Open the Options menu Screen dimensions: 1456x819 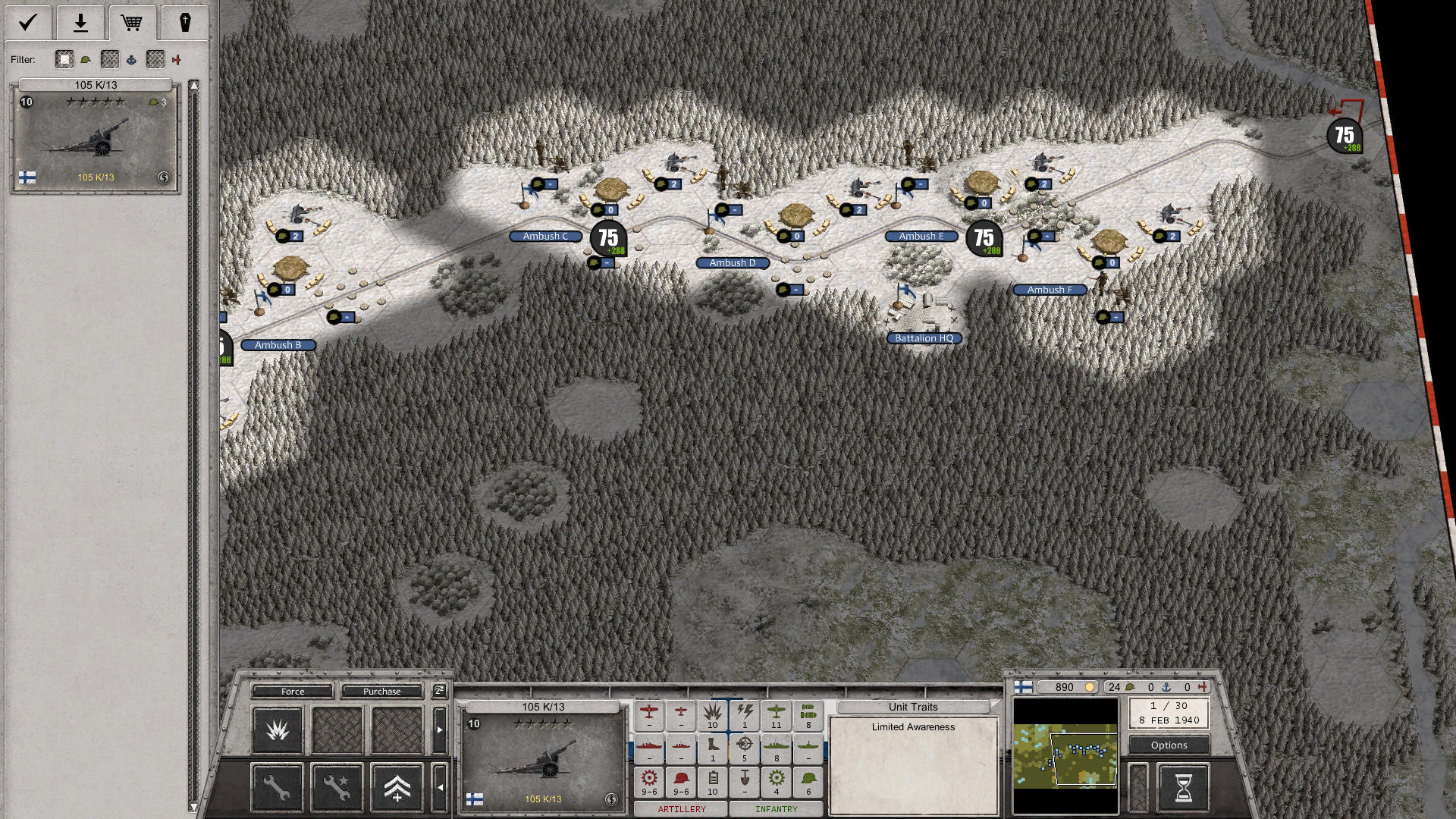pos(1168,745)
